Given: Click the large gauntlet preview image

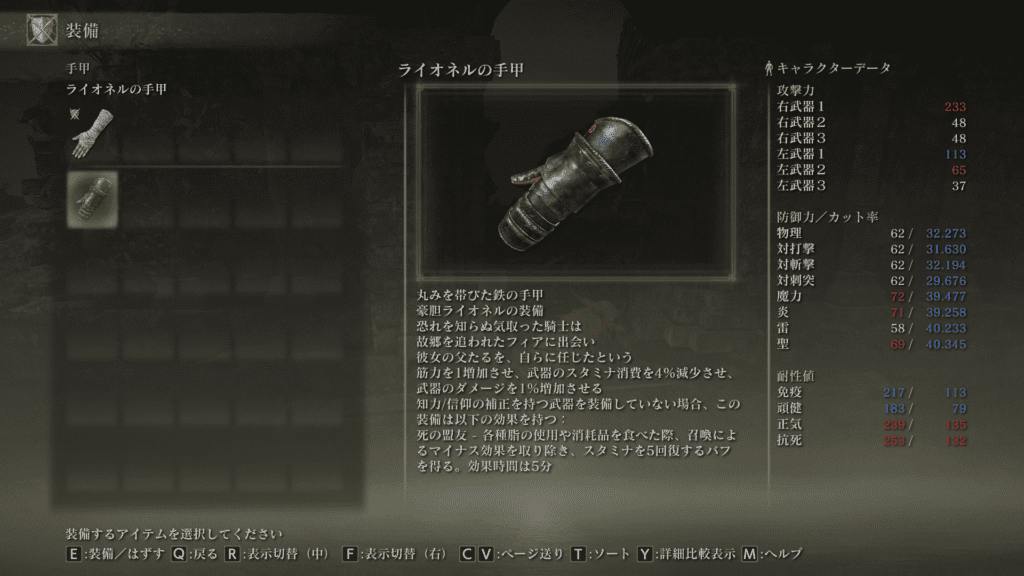Looking at the screenshot, I should (x=575, y=181).
